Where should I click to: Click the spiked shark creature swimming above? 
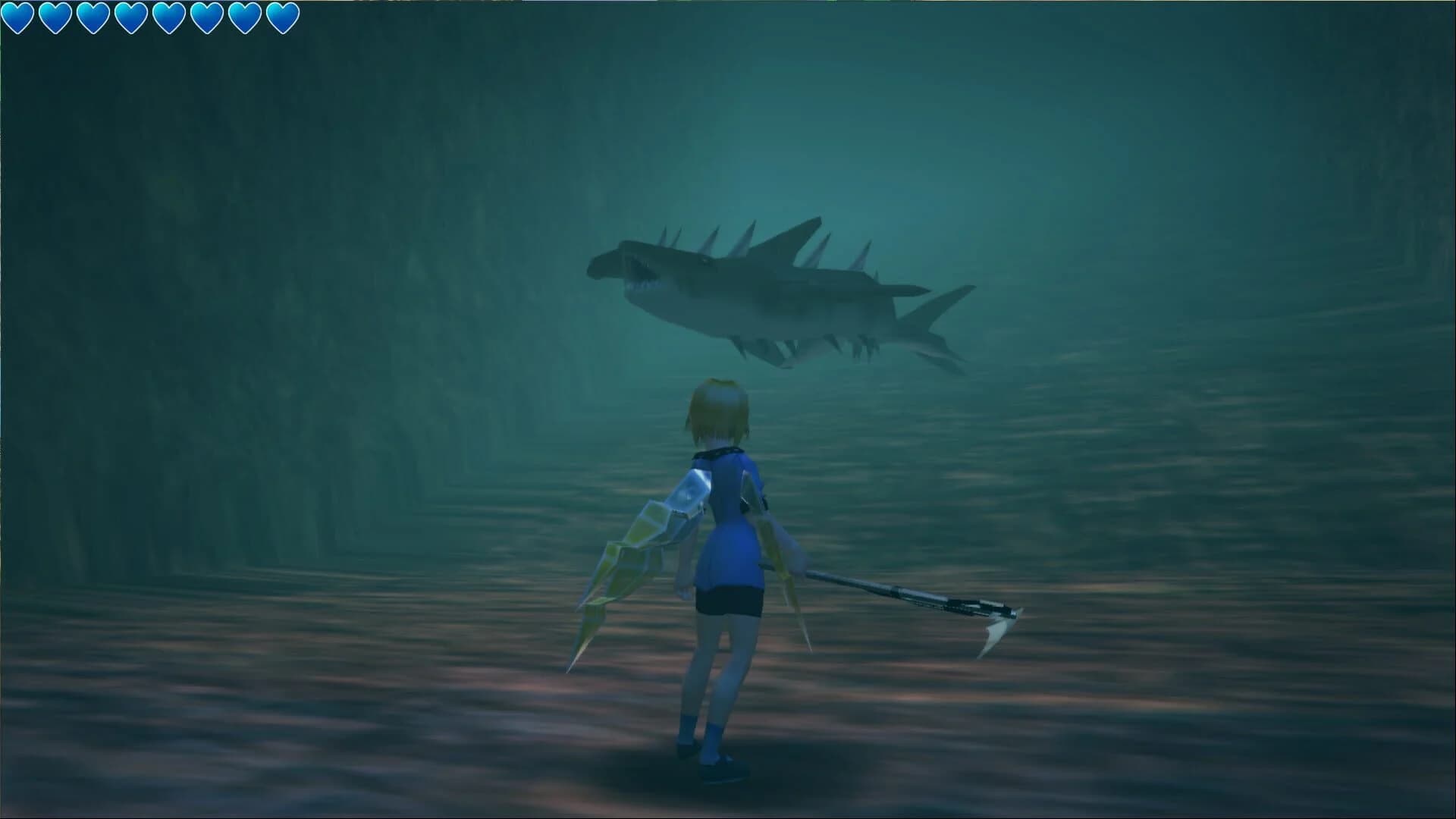[773, 296]
